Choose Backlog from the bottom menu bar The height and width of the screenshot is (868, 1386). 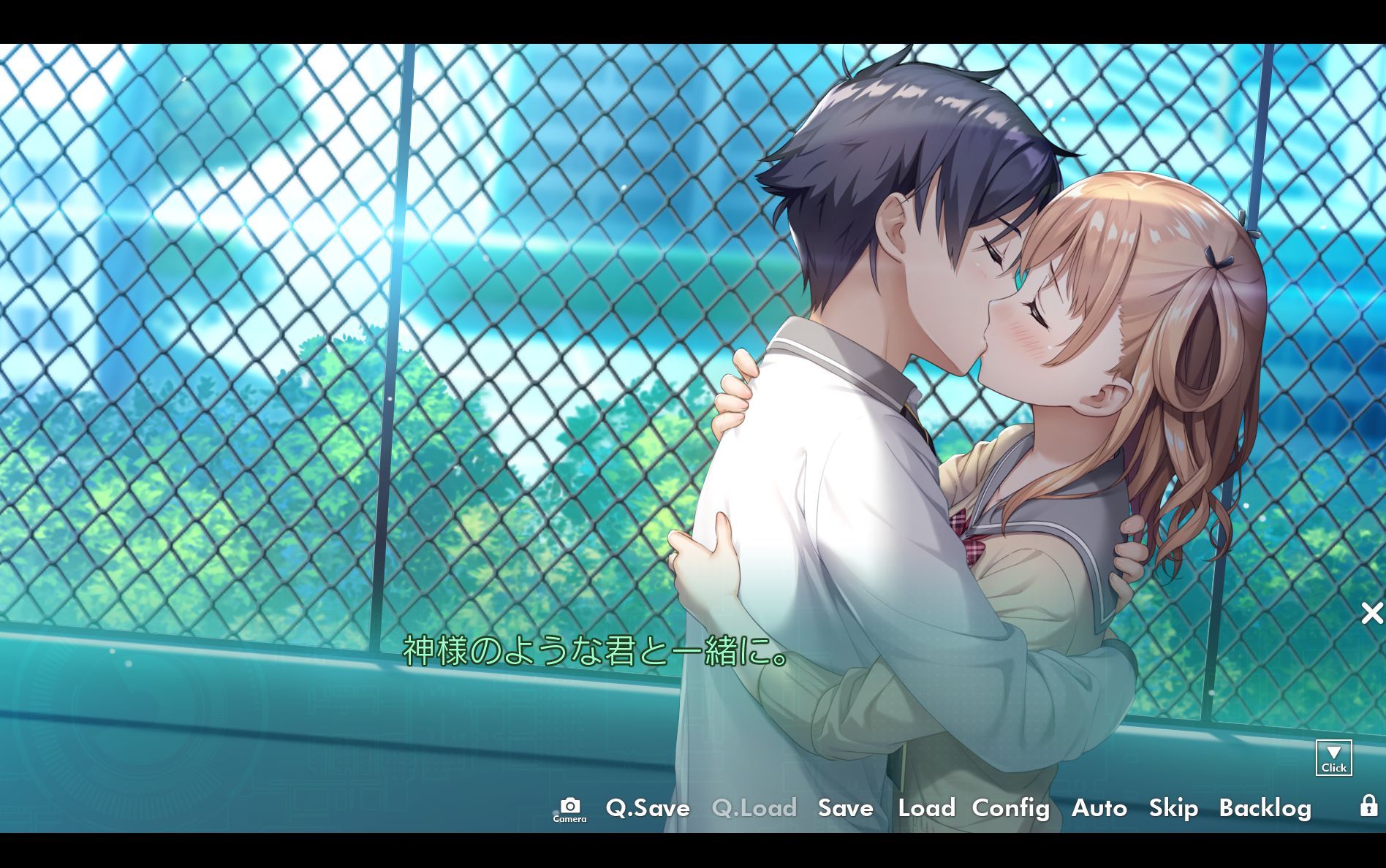click(1266, 809)
